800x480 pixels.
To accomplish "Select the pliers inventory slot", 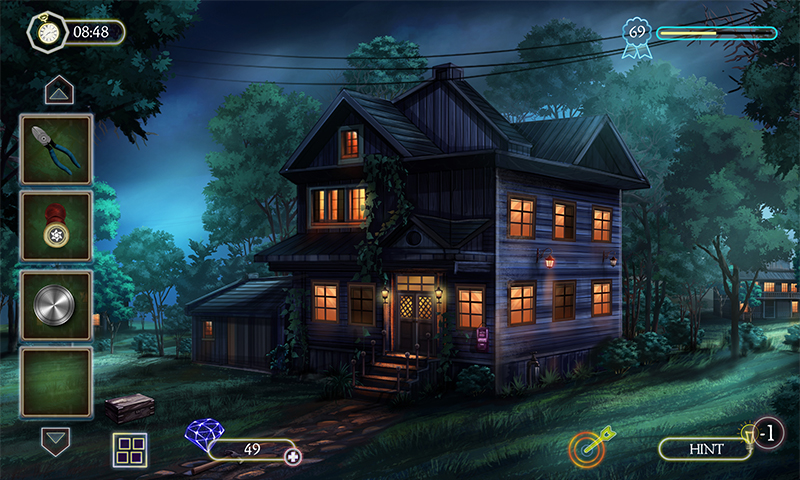I will coord(56,148).
